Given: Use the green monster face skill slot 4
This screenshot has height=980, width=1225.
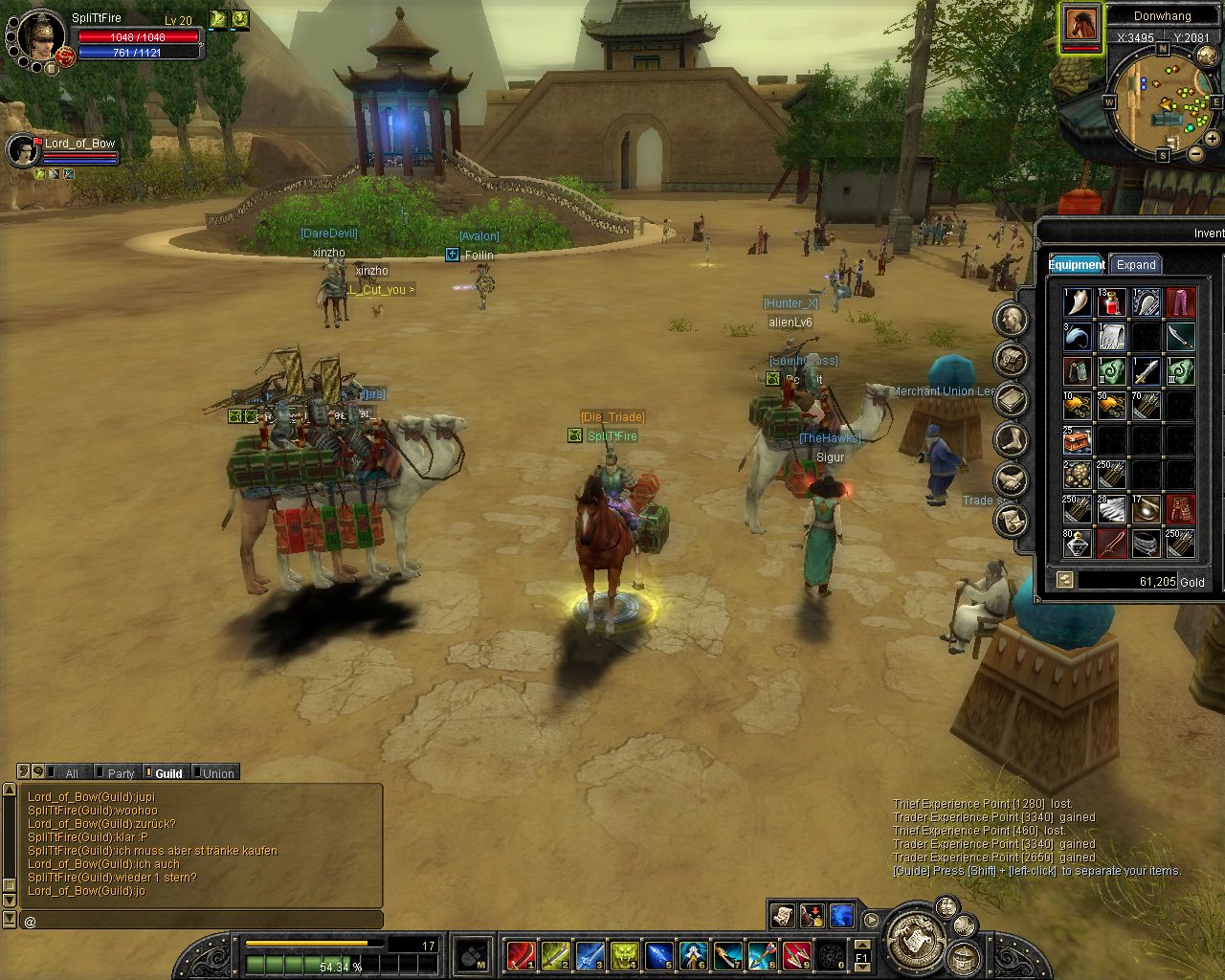Looking at the screenshot, I should click(x=624, y=955).
